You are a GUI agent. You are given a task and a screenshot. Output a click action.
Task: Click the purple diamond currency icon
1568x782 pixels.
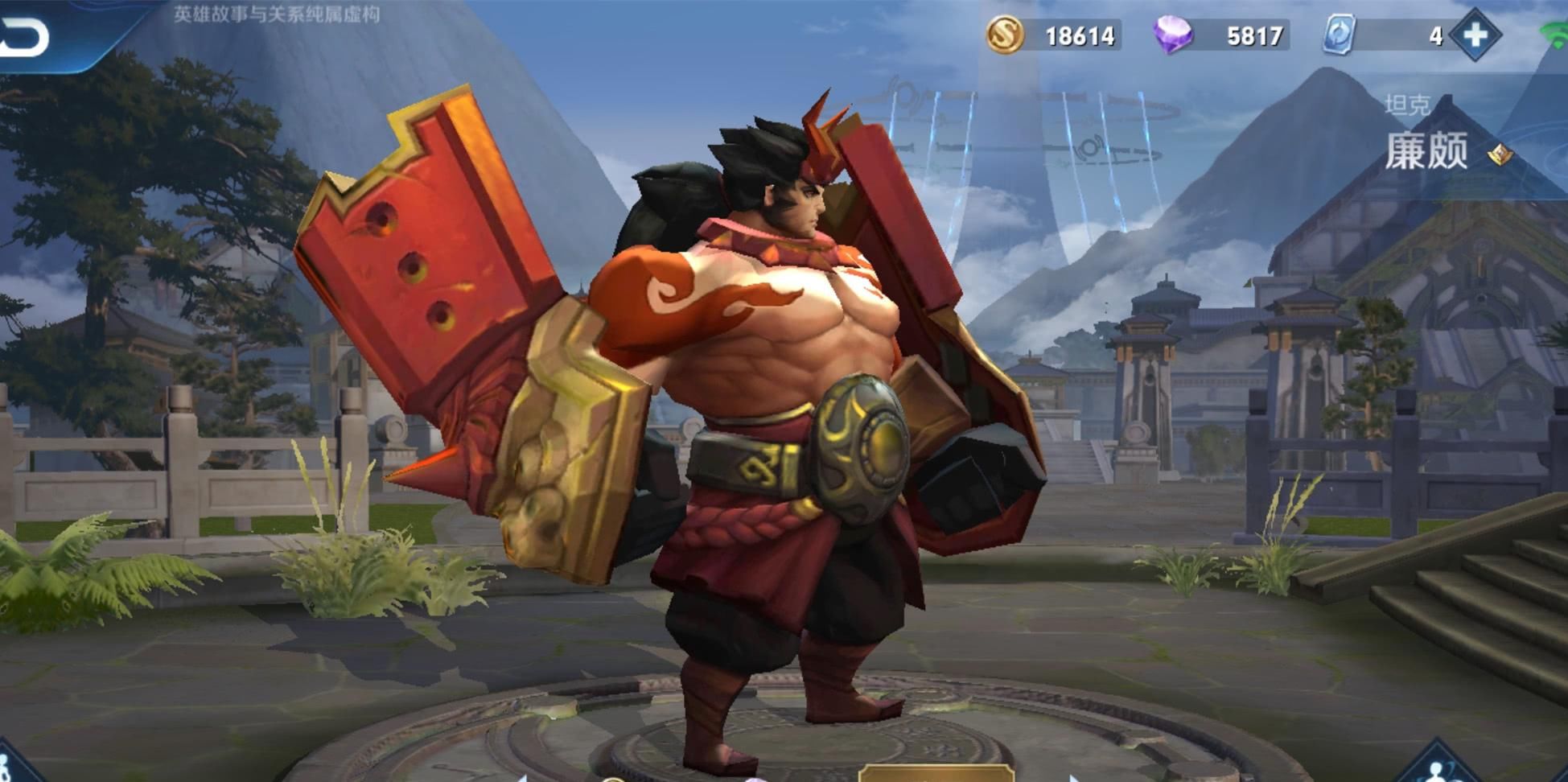coord(1173,35)
